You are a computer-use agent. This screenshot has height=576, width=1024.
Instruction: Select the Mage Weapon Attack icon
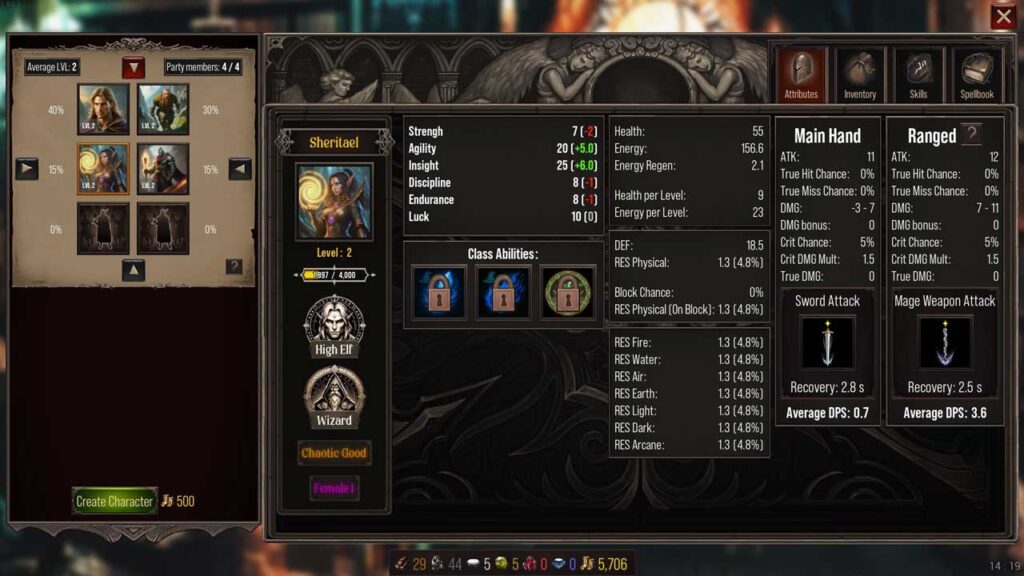945,342
